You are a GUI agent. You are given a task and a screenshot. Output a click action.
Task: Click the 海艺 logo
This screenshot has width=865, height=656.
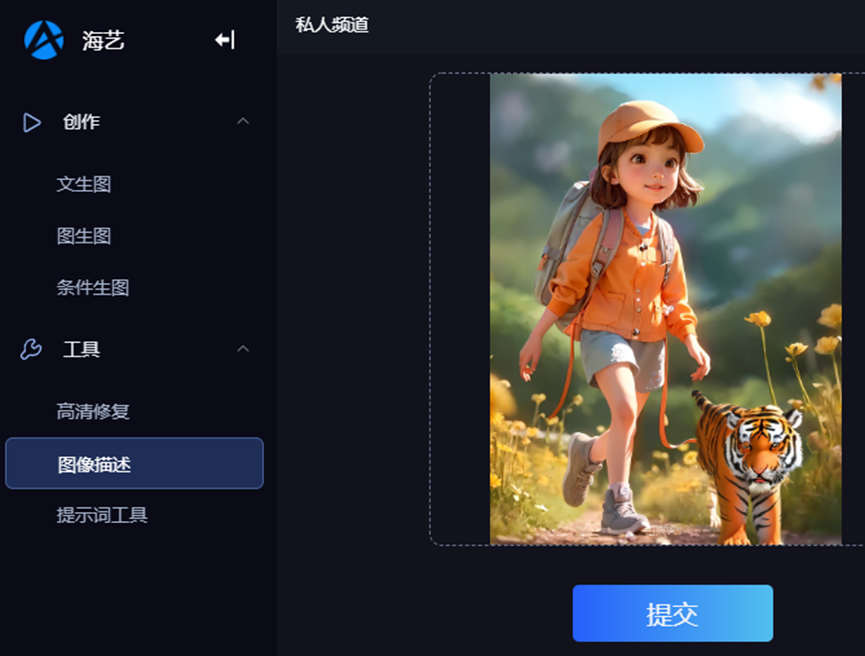(x=44, y=40)
